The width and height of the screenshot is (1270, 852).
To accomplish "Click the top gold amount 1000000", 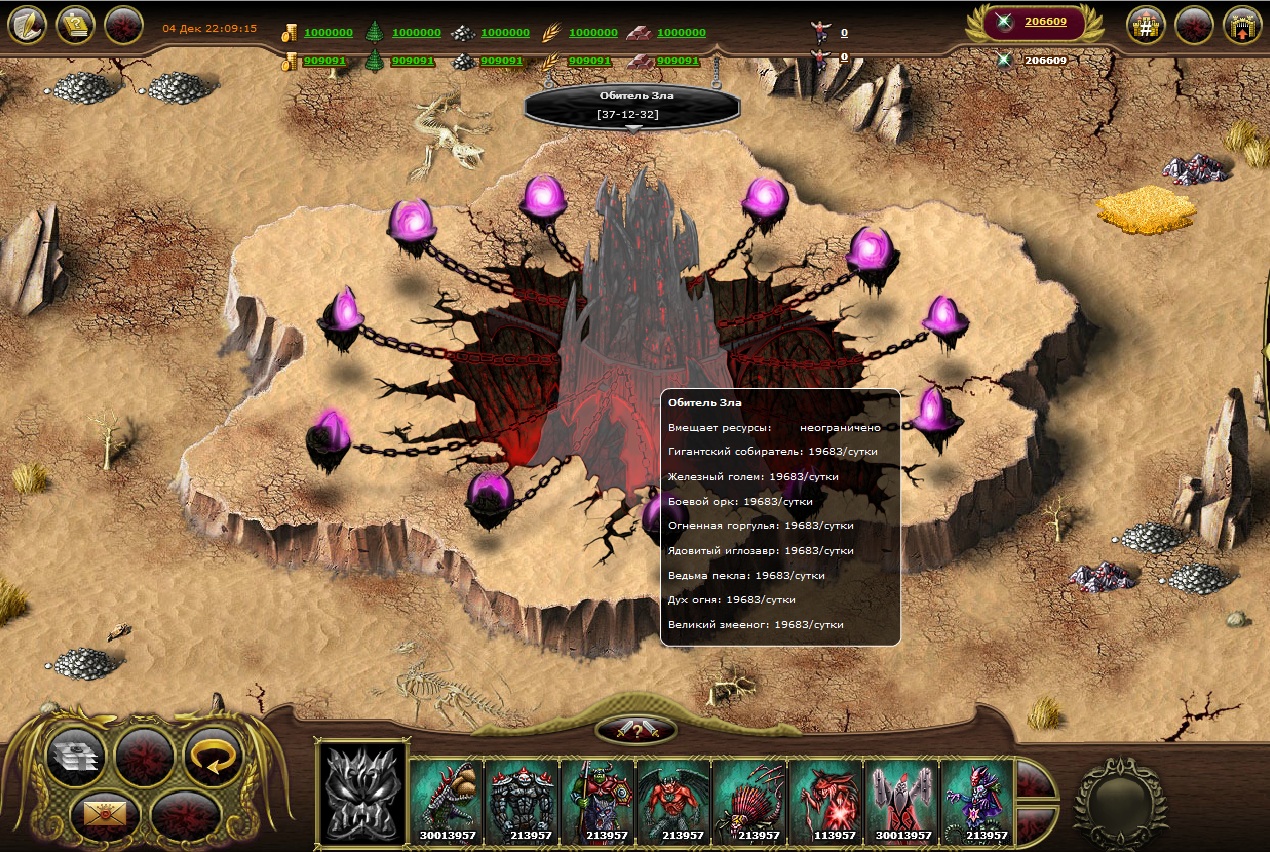I will click(x=328, y=33).
